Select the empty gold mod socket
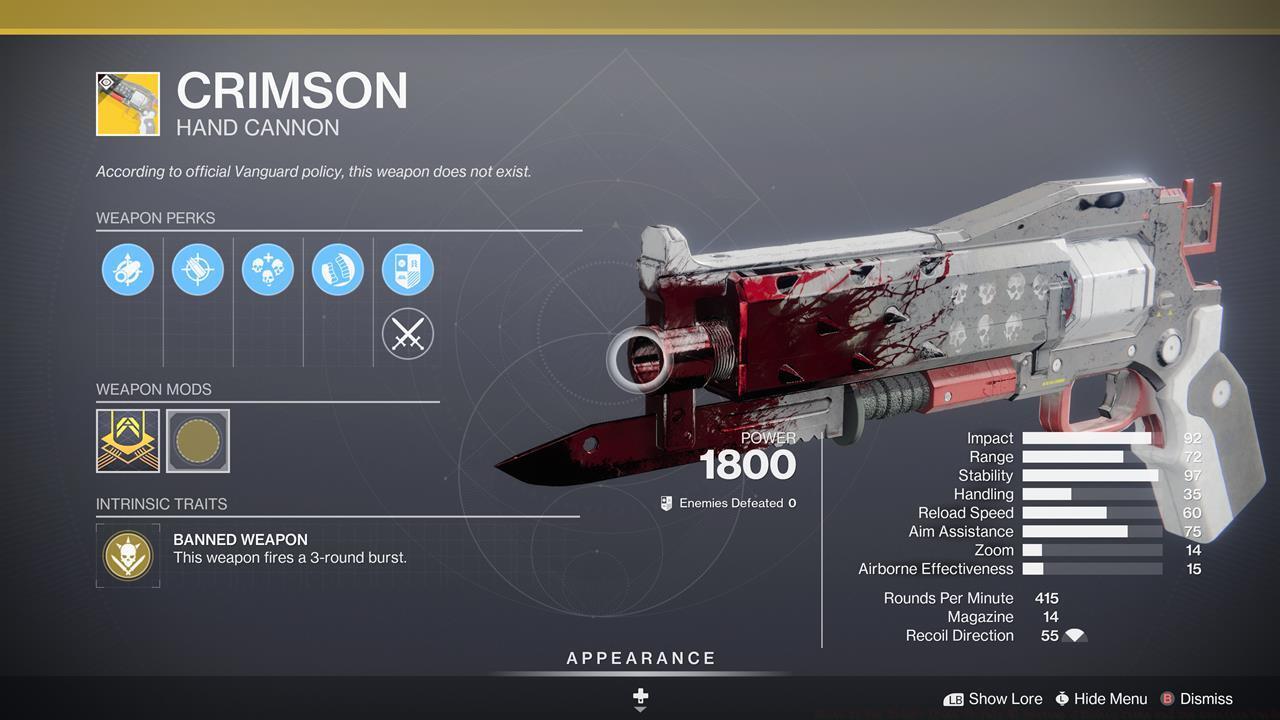This screenshot has height=720, width=1280. point(197,440)
